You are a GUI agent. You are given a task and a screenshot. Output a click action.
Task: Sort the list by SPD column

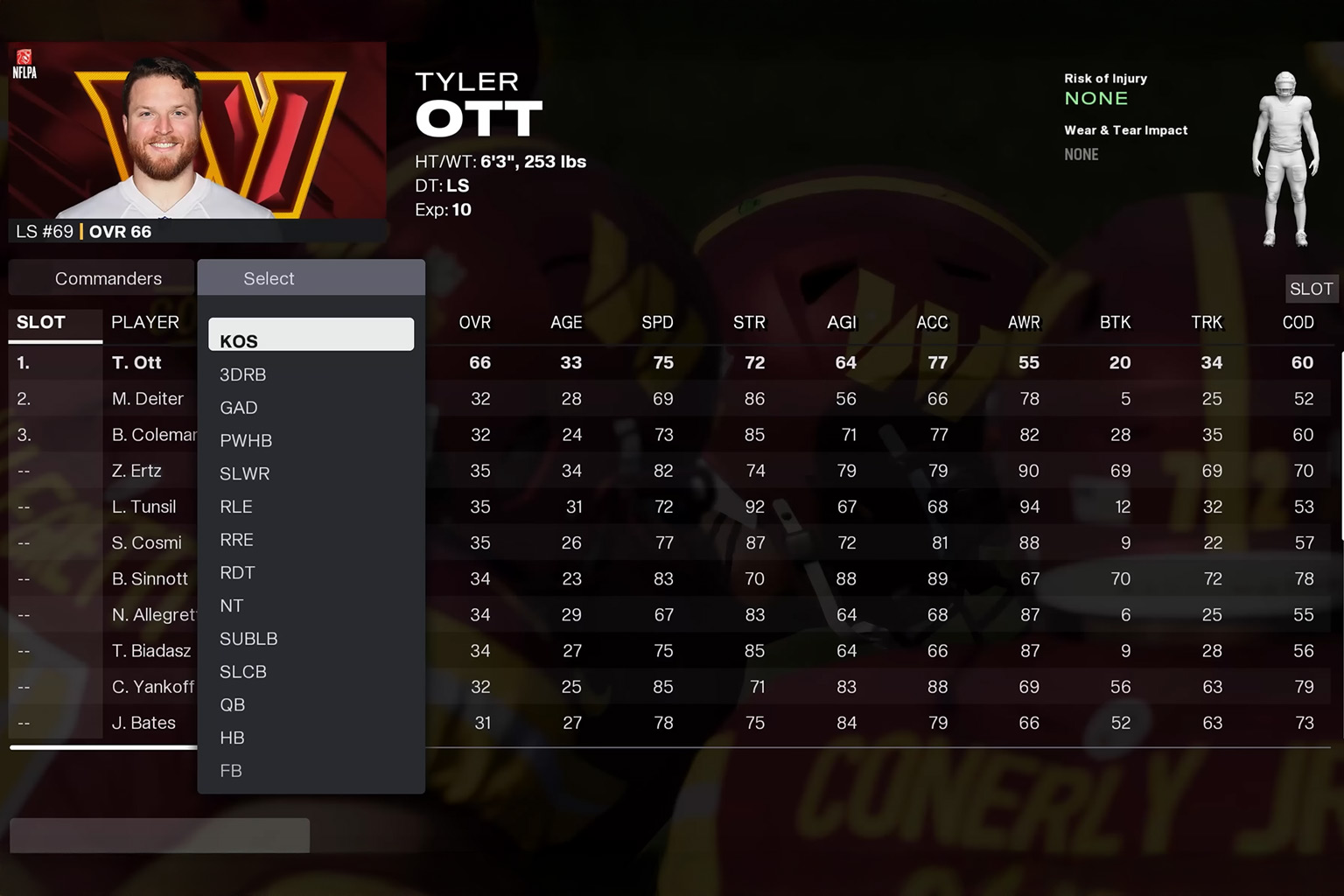pos(657,323)
